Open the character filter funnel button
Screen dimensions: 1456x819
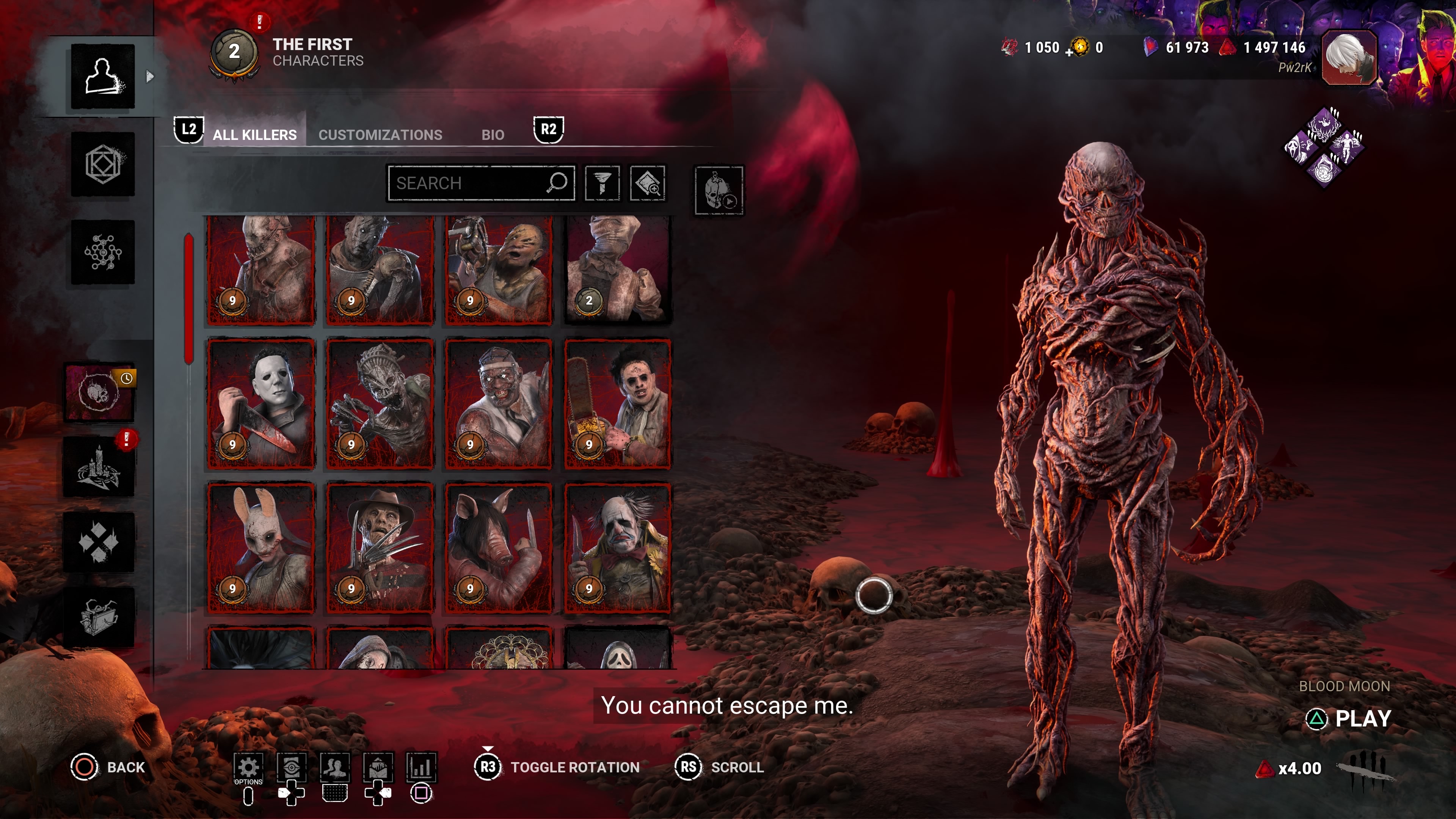coord(602,183)
